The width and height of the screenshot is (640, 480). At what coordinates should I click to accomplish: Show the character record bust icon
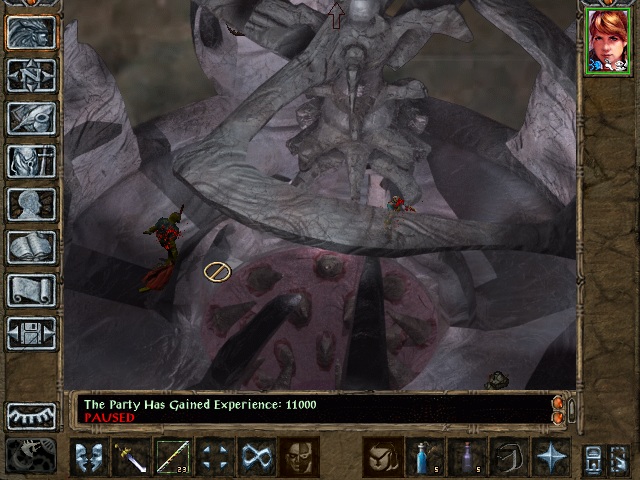tap(31, 204)
